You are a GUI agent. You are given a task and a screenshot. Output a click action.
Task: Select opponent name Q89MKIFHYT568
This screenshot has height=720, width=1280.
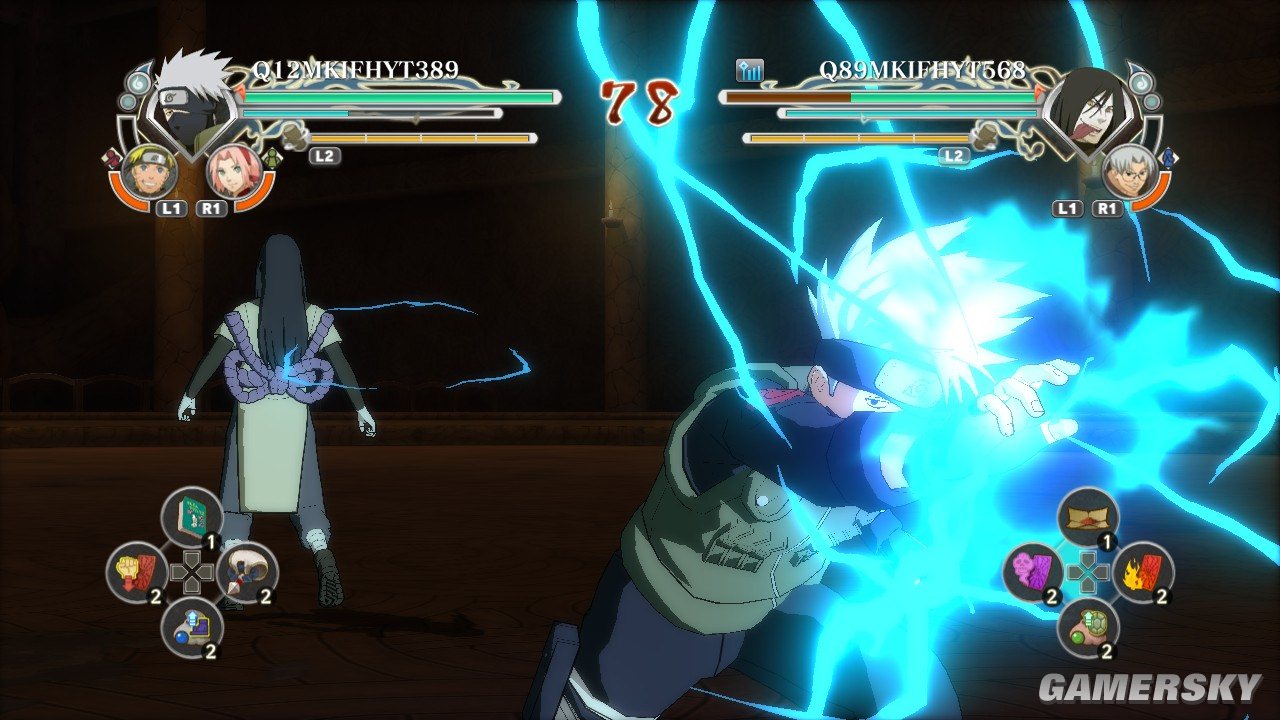[922, 70]
